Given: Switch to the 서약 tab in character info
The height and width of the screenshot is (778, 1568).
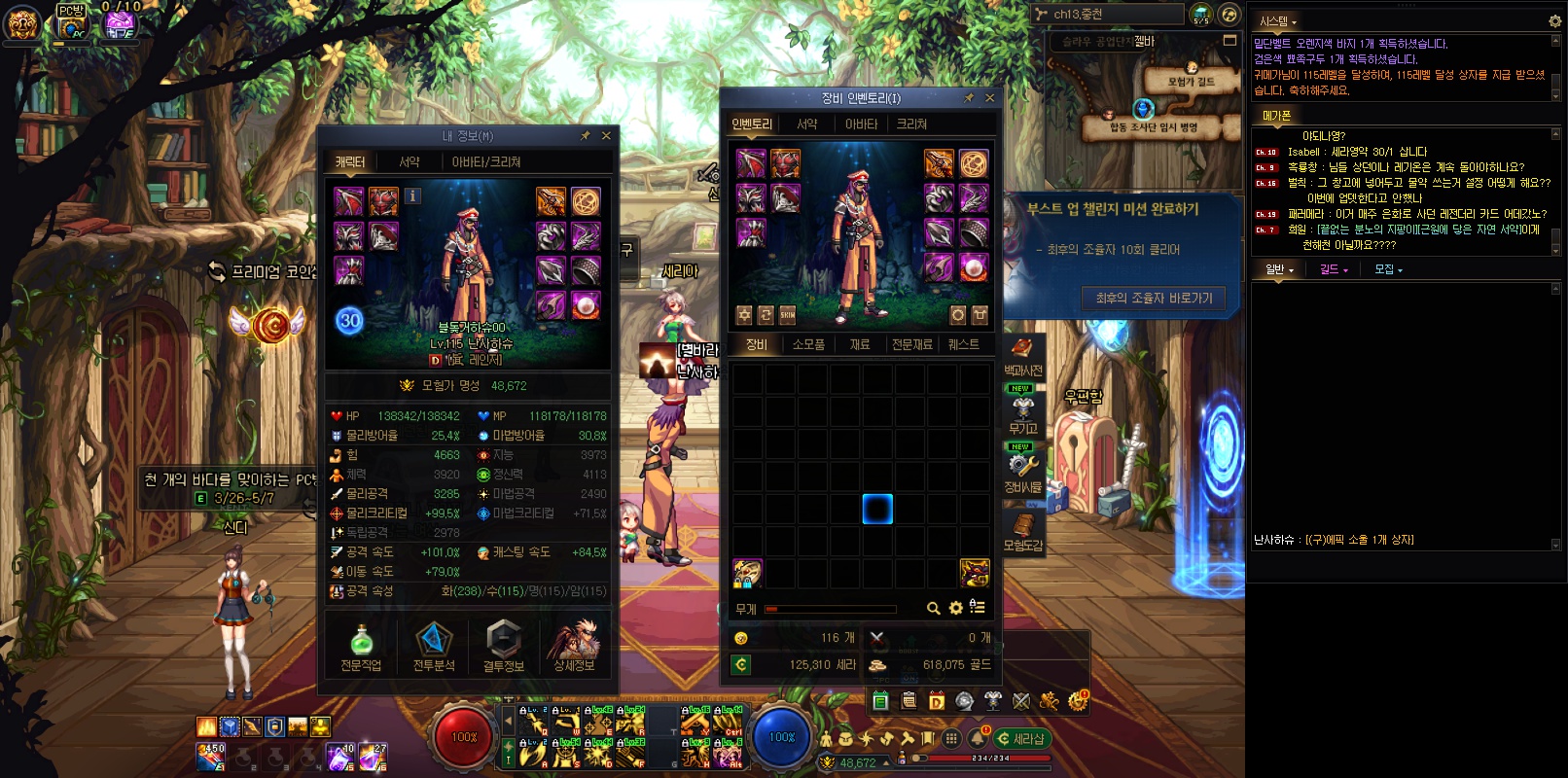Looking at the screenshot, I should click(x=410, y=162).
